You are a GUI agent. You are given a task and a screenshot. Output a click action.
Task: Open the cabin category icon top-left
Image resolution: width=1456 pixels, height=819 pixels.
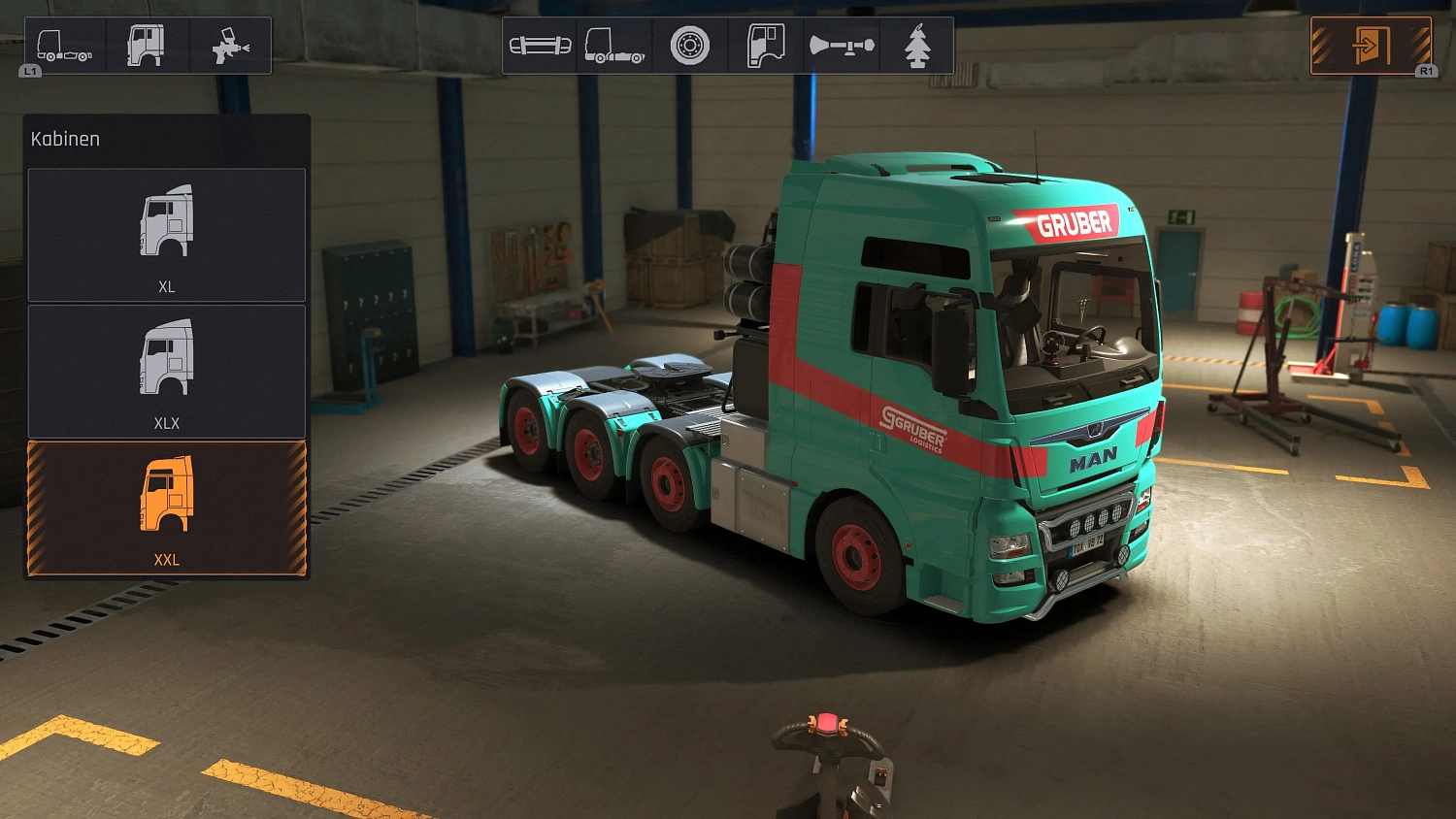click(144, 44)
